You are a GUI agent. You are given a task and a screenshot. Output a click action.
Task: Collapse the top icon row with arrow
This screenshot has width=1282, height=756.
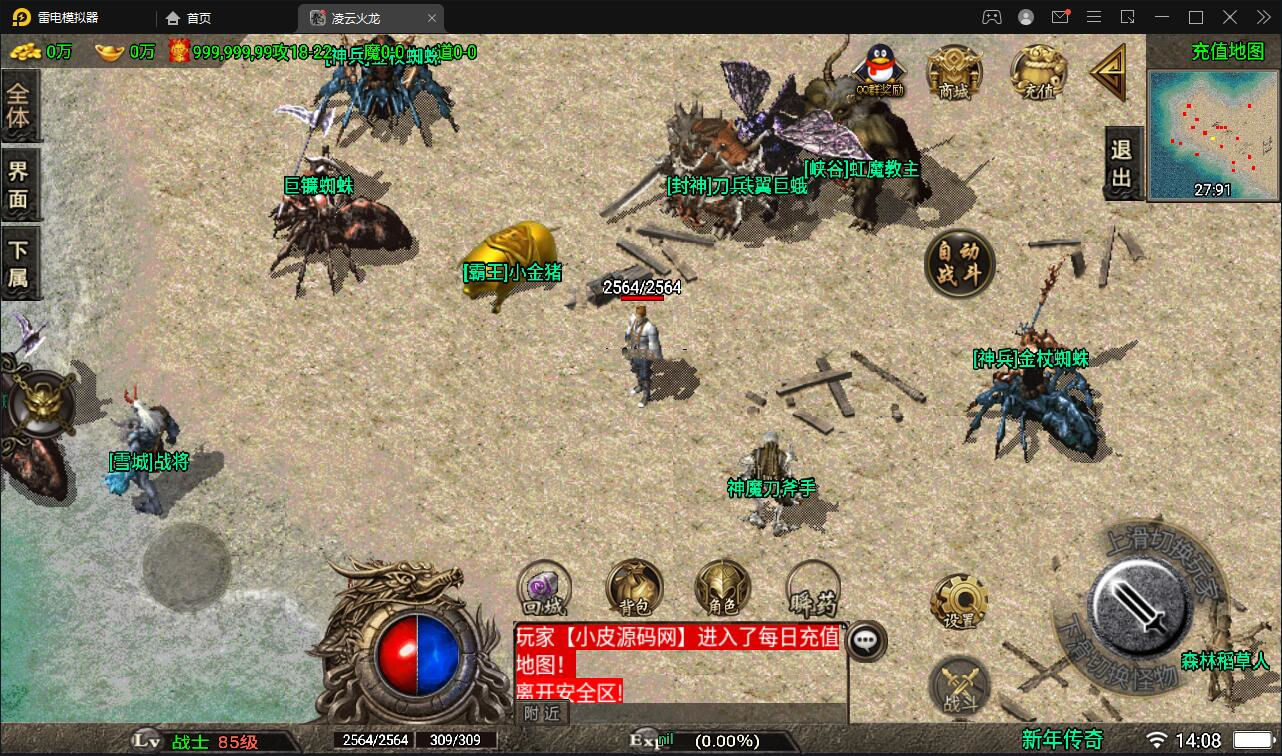click(1109, 72)
